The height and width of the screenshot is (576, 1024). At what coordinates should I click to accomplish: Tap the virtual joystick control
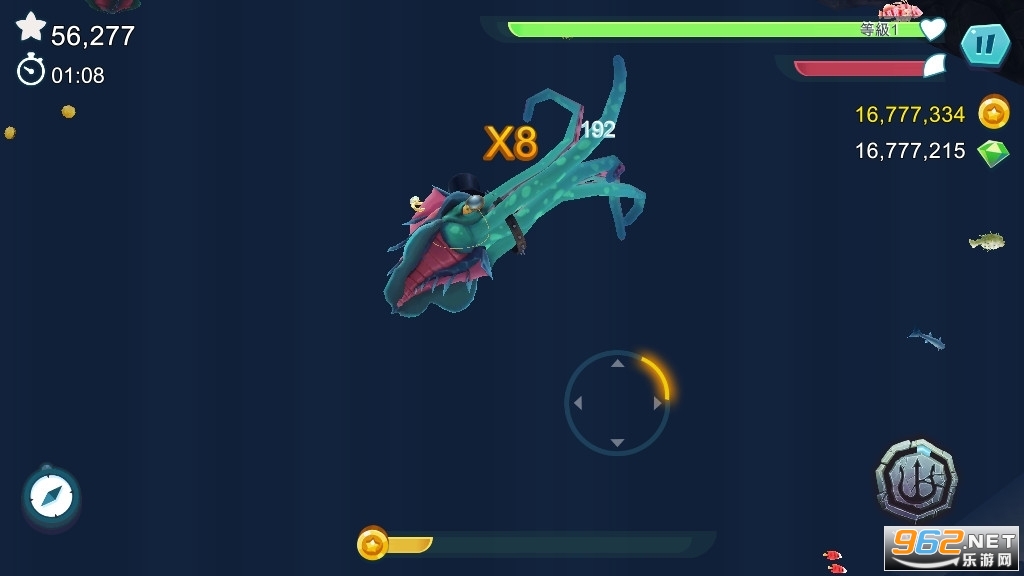[617, 403]
